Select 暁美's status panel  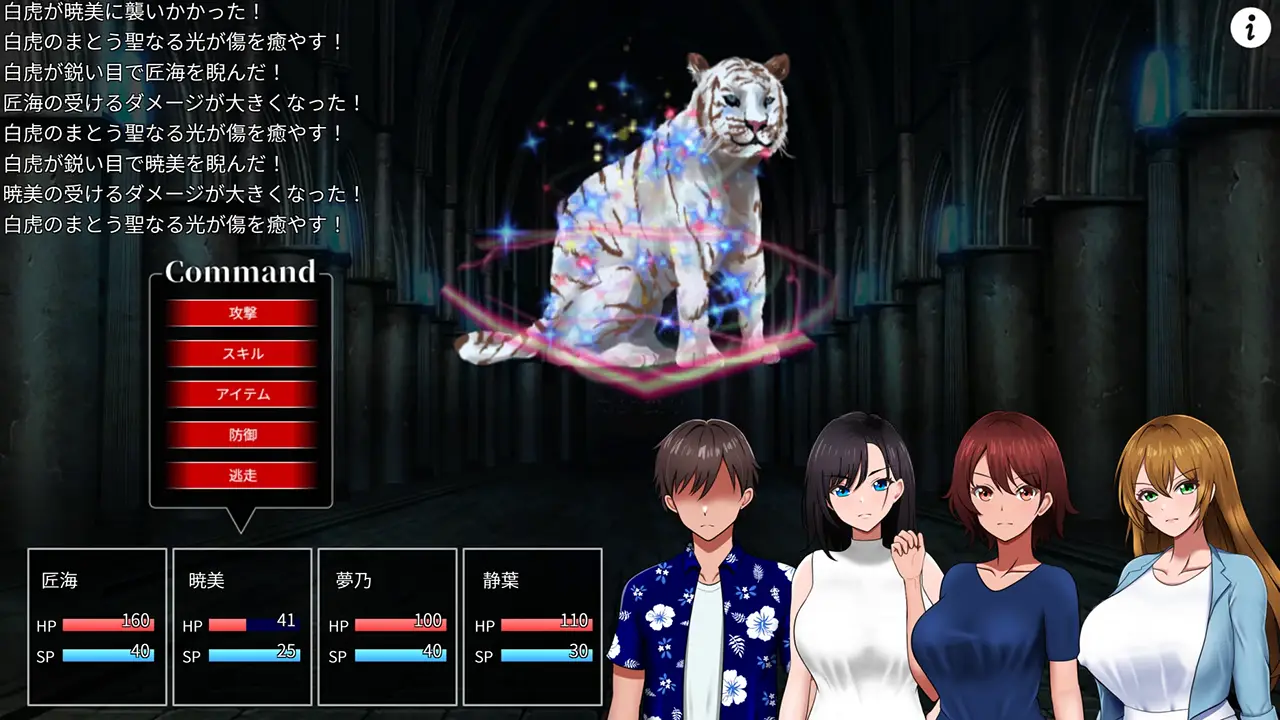click(243, 626)
